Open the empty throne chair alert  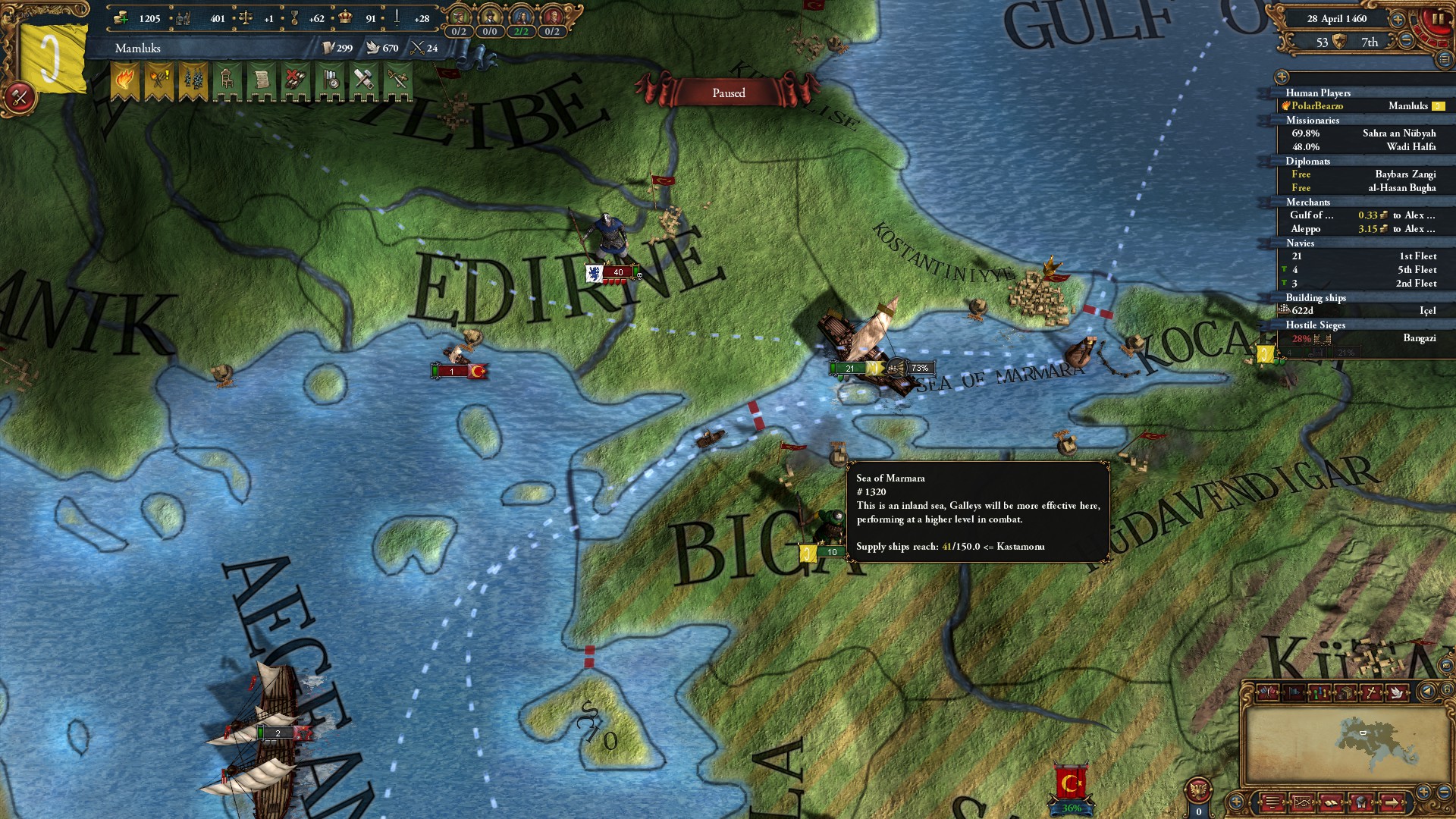(x=227, y=80)
